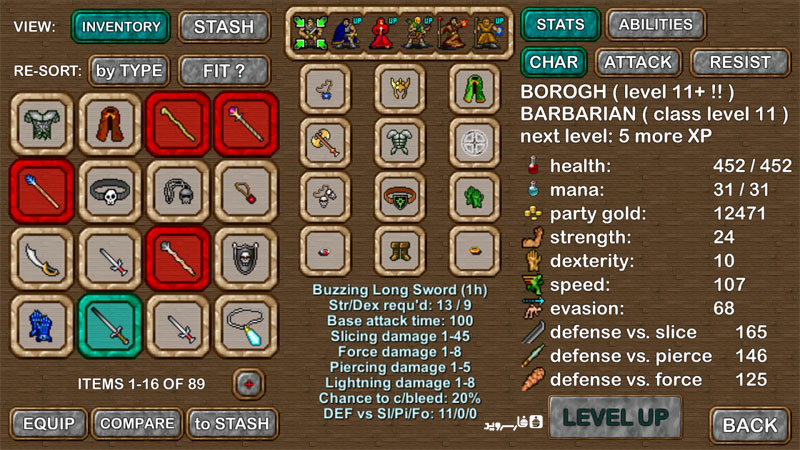Go BACK from this screen
The height and width of the screenshot is (450, 800).
pos(750,424)
